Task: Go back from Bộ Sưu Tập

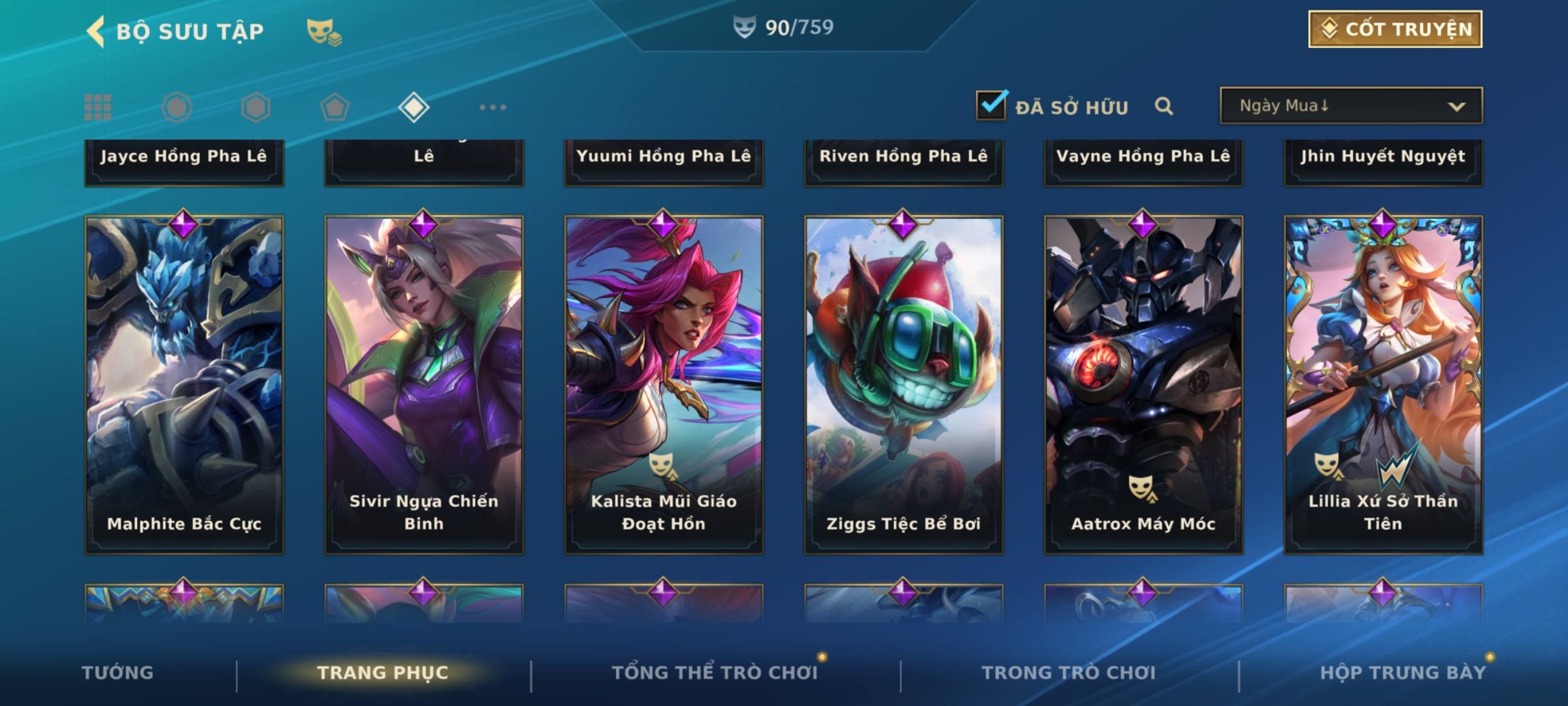Action: pyautogui.click(x=95, y=31)
